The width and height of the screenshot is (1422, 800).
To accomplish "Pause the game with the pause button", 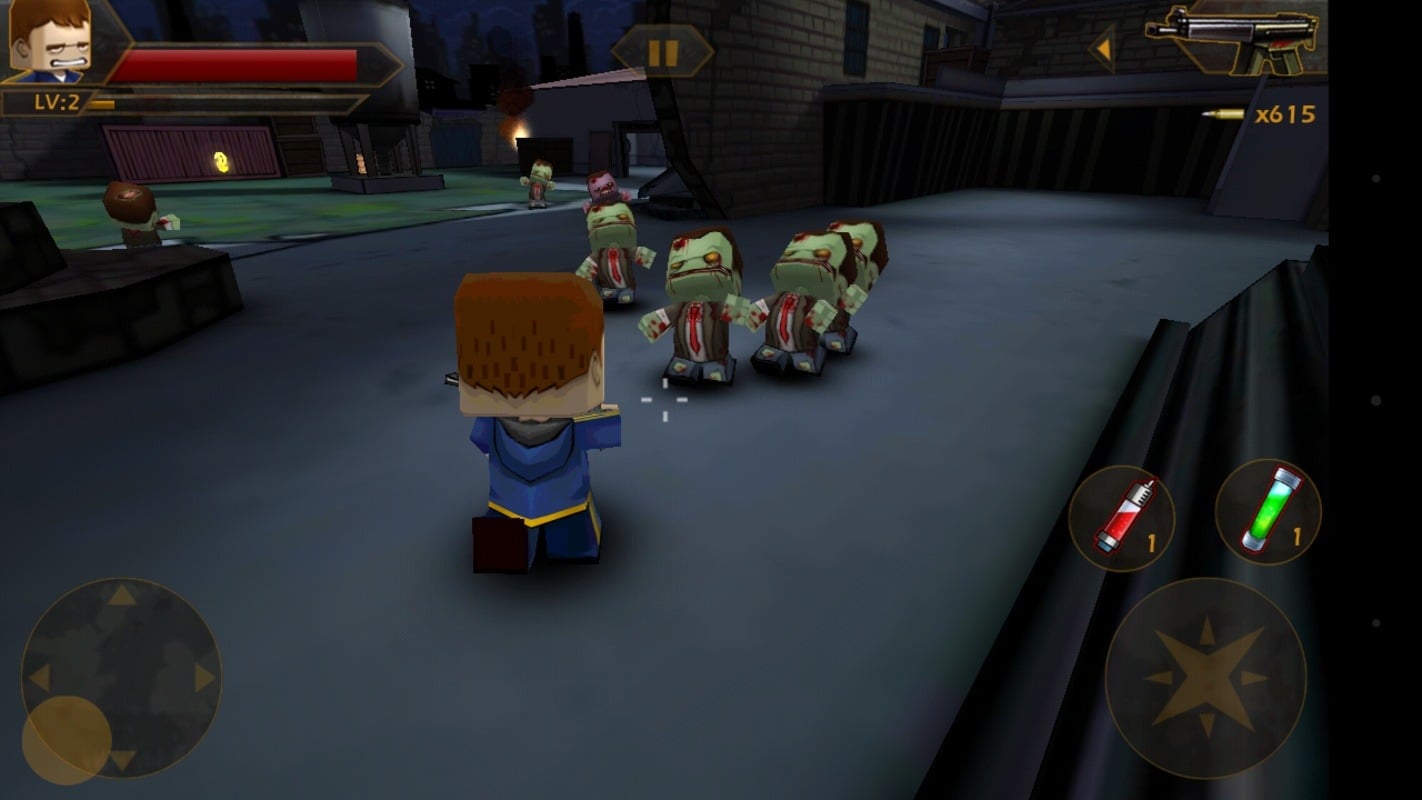I will click(x=662, y=51).
